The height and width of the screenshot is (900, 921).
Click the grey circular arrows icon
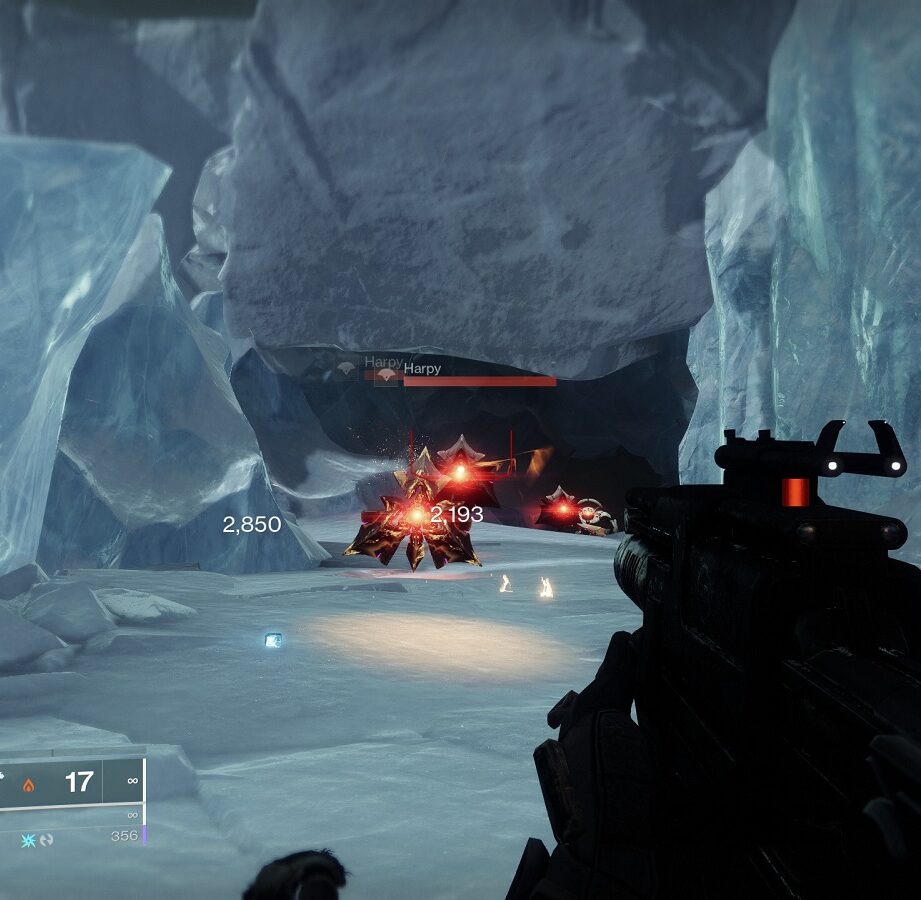point(46,840)
